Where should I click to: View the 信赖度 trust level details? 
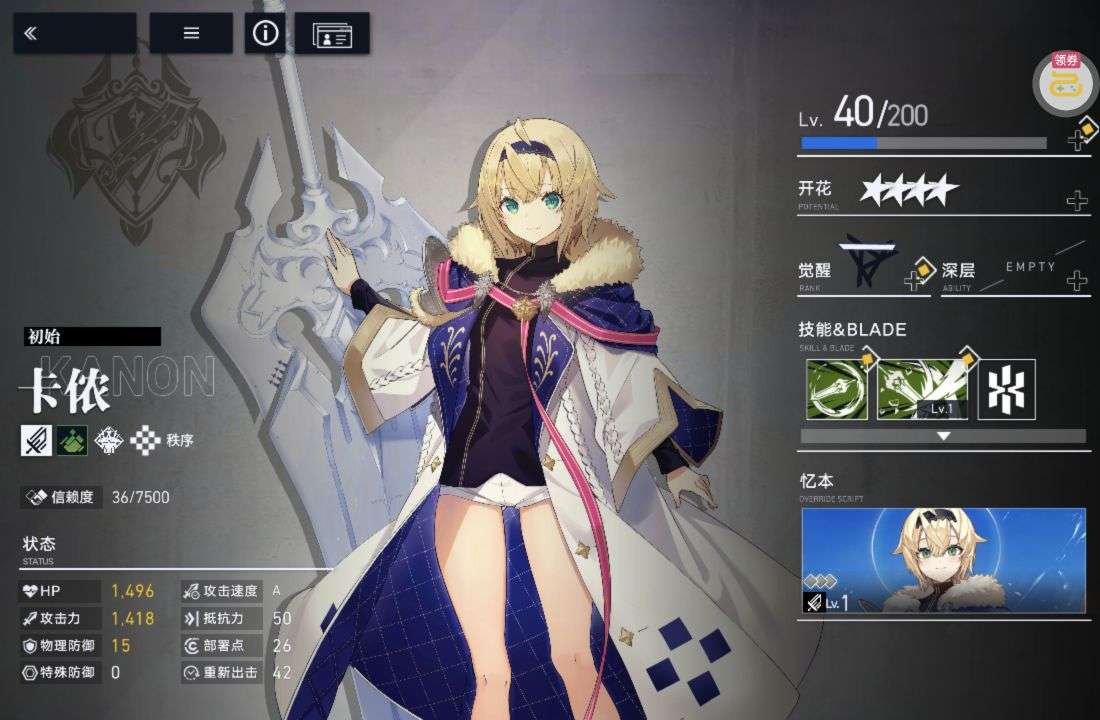point(96,496)
